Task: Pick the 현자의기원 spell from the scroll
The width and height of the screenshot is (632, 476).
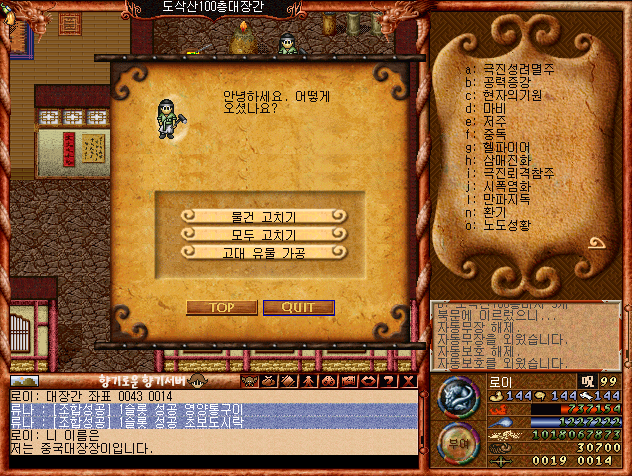Action: pyautogui.click(x=512, y=95)
